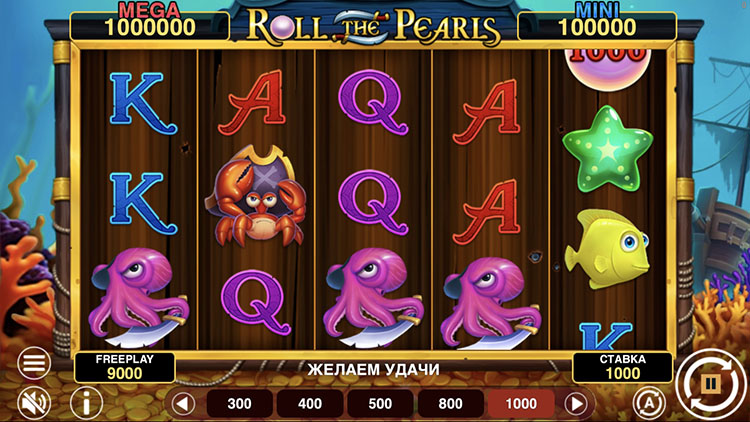Open the hamburger menu
This screenshot has height=422, width=750.
(33, 362)
